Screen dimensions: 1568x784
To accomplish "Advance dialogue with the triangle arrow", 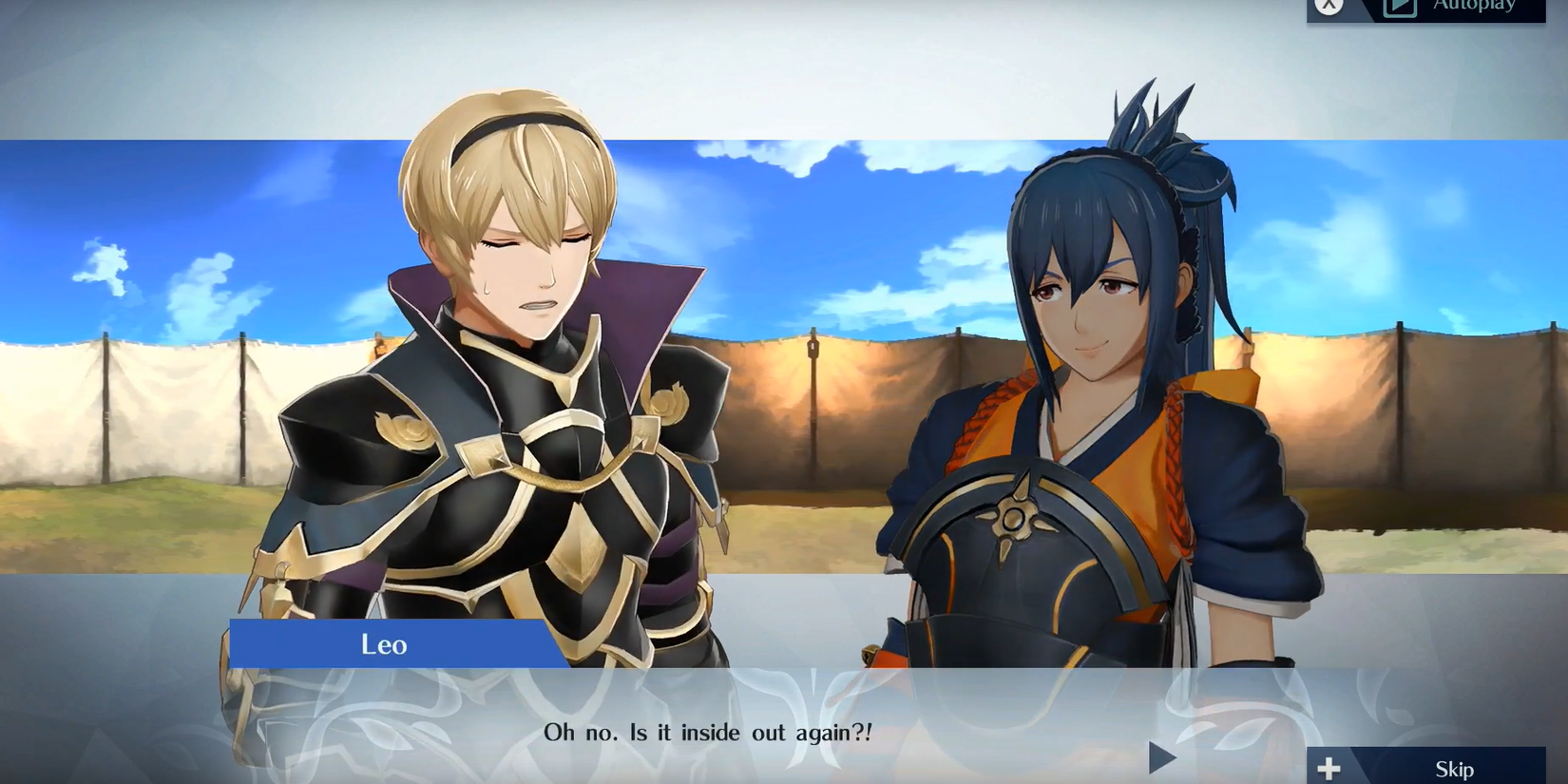I will (x=1161, y=757).
